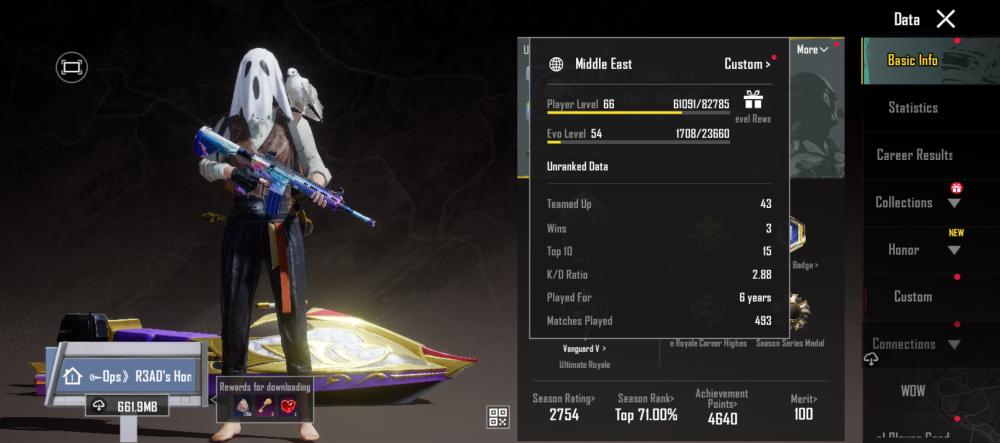
Task: Open the Statistics tab
Action: pyautogui.click(x=912, y=107)
